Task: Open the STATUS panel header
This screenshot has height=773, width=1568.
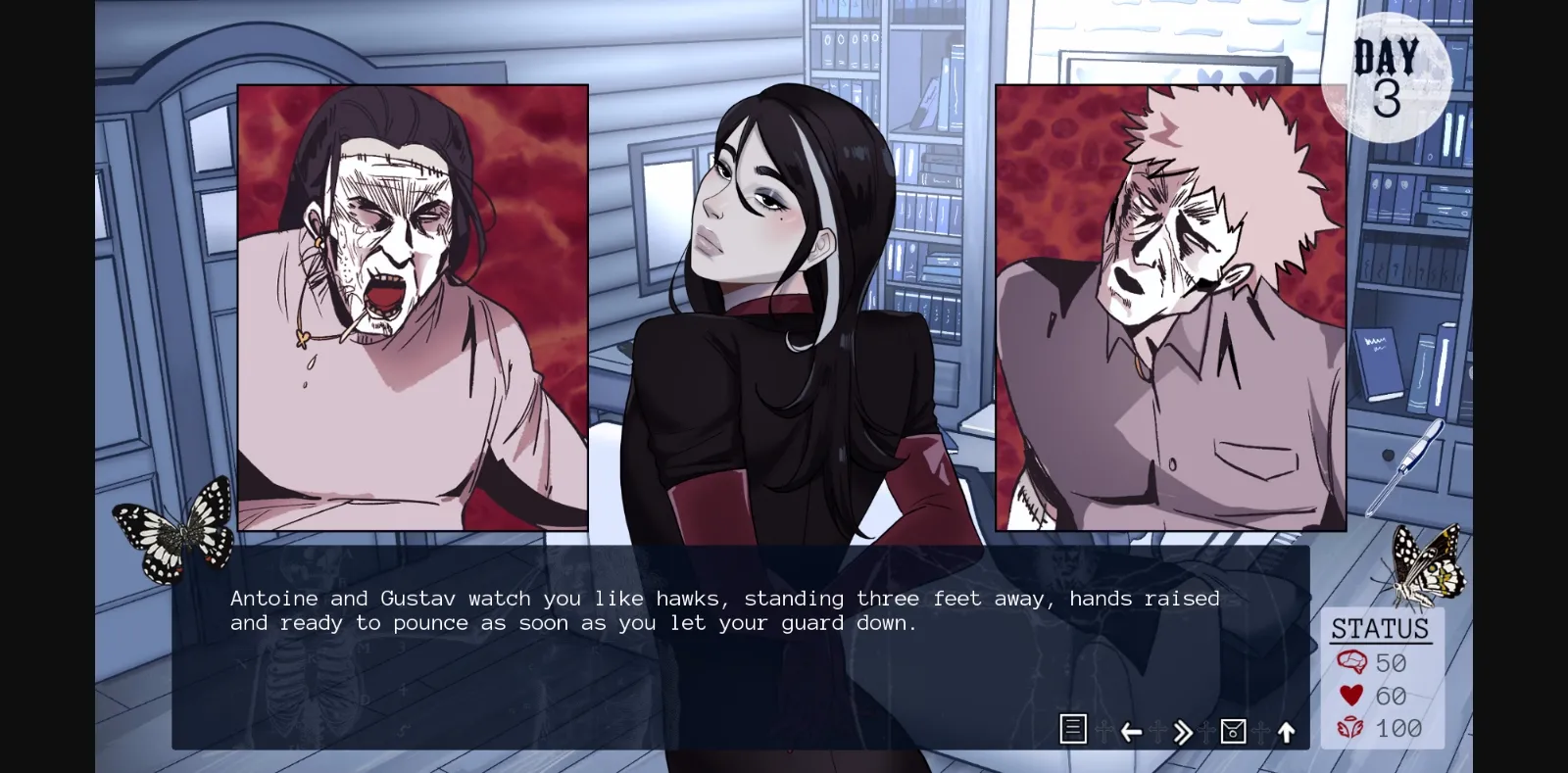Action: (x=1381, y=628)
